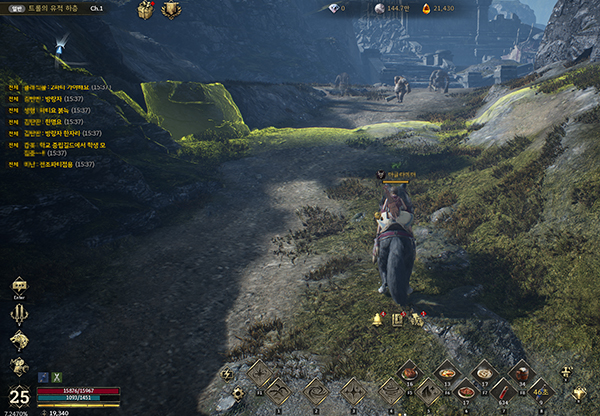Open the chat box via the Enter icon

(x=19, y=288)
